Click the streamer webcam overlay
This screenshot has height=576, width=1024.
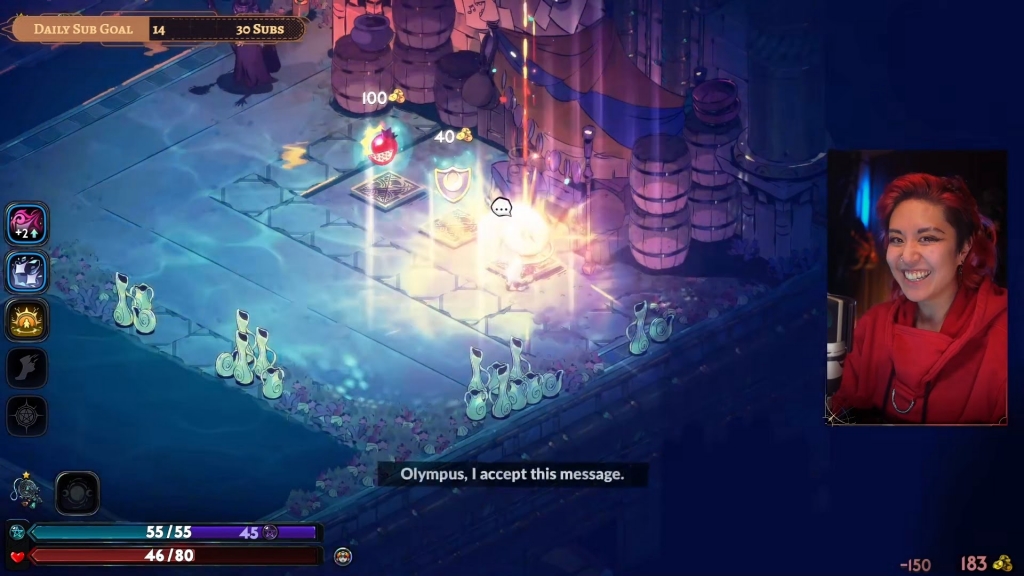[x=916, y=287]
